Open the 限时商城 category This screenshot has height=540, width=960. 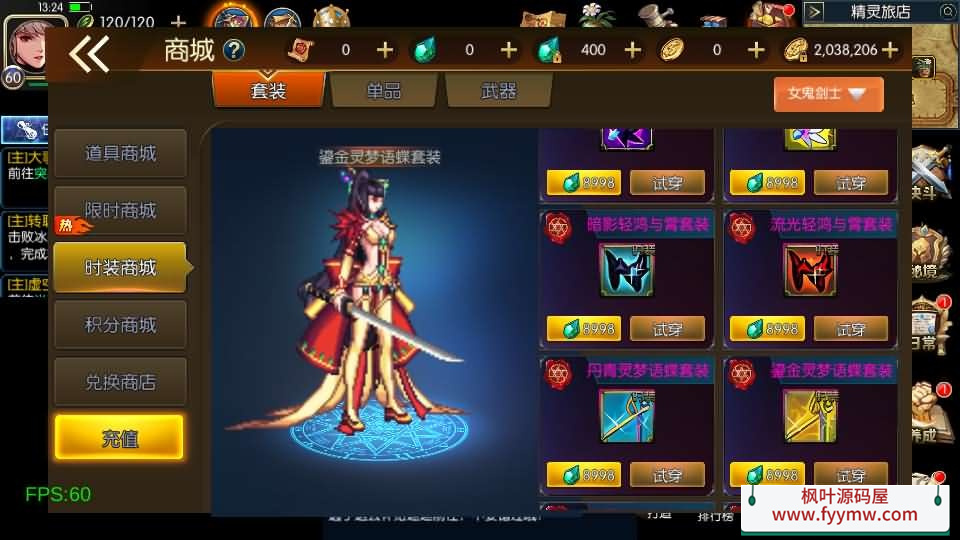coord(120,211)
